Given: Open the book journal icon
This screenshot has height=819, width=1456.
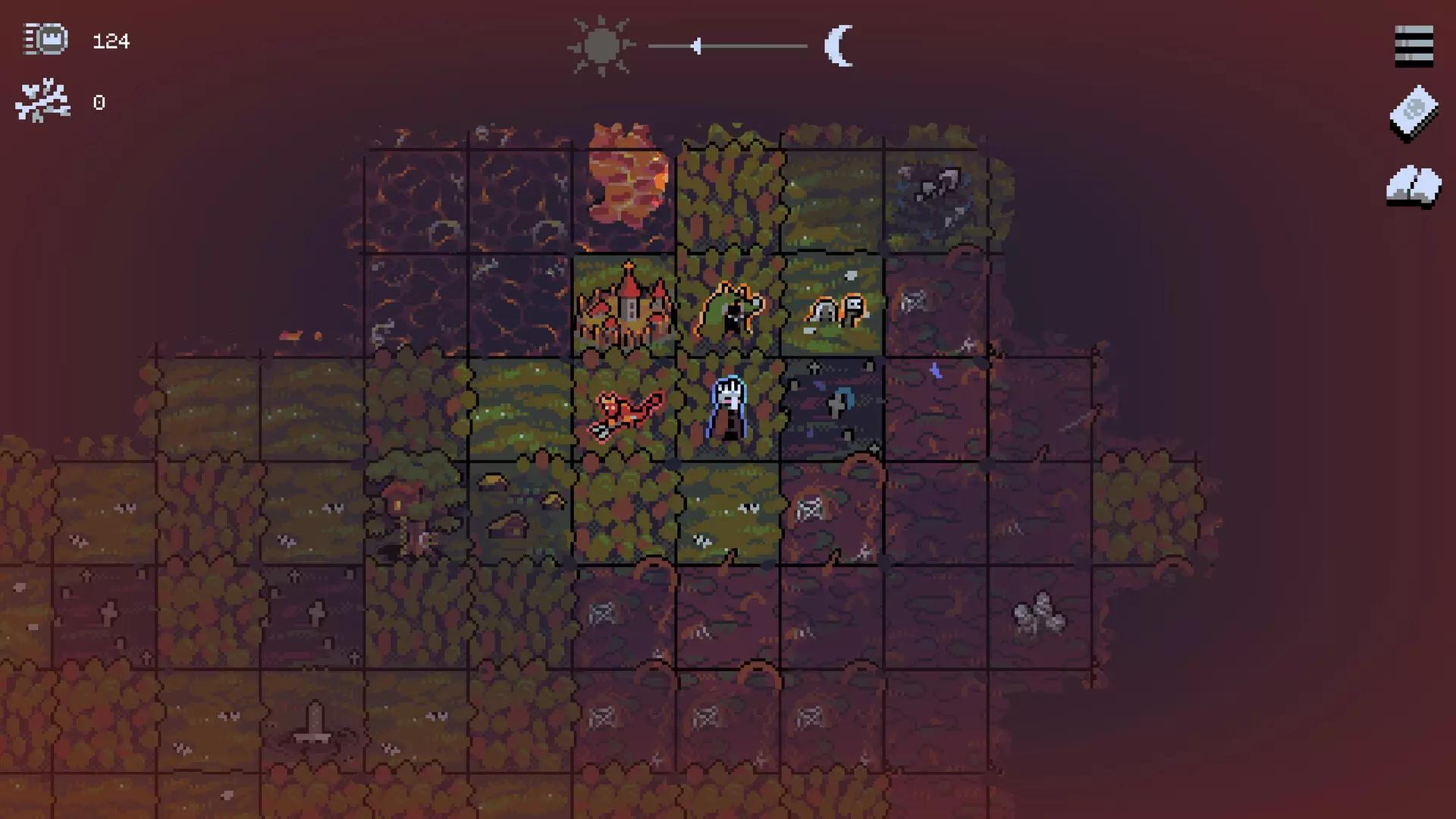Looking at the screenshot, I should coord(1414,187).
